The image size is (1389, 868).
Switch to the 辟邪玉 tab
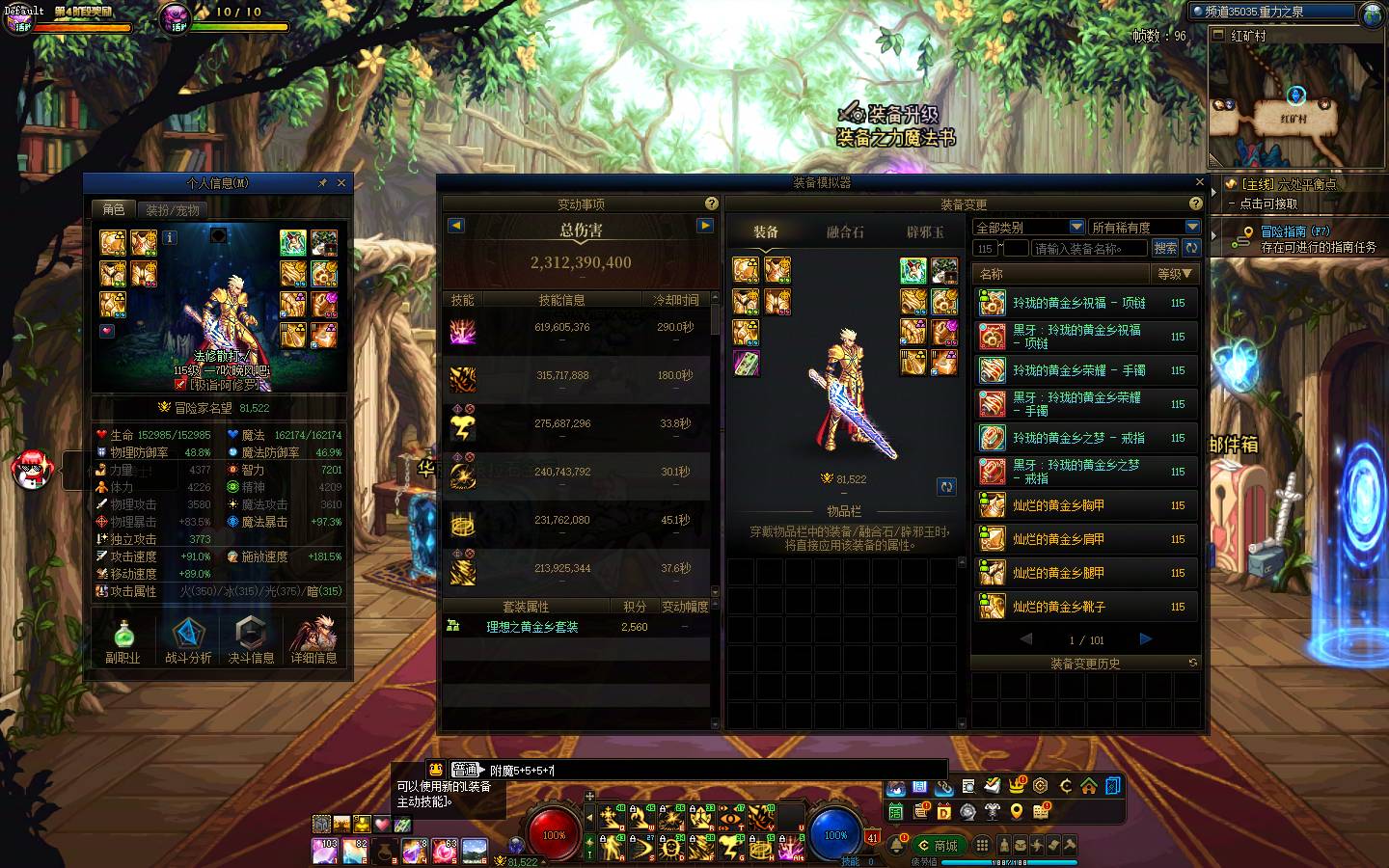(924, 232)
